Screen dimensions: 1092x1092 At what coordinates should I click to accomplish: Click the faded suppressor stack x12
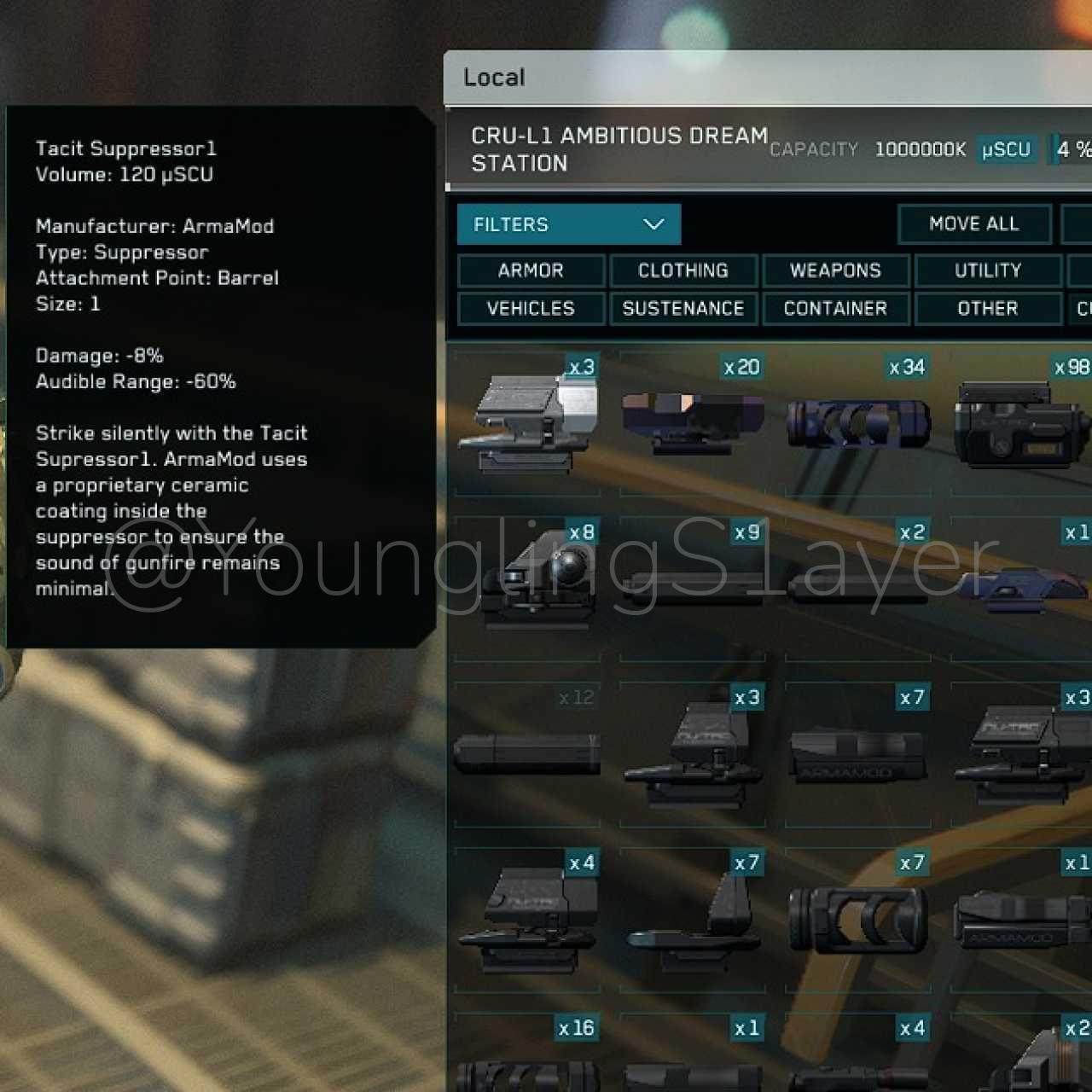coord(527,752)
